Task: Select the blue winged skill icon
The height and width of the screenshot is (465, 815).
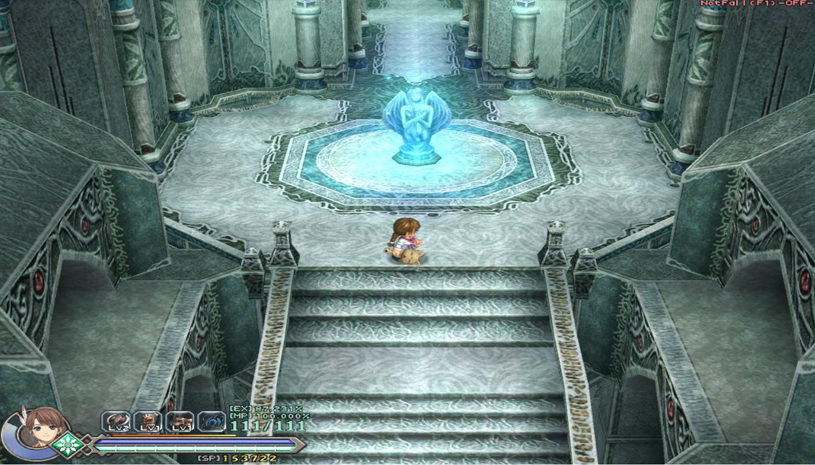Action: tap(211, 422)
